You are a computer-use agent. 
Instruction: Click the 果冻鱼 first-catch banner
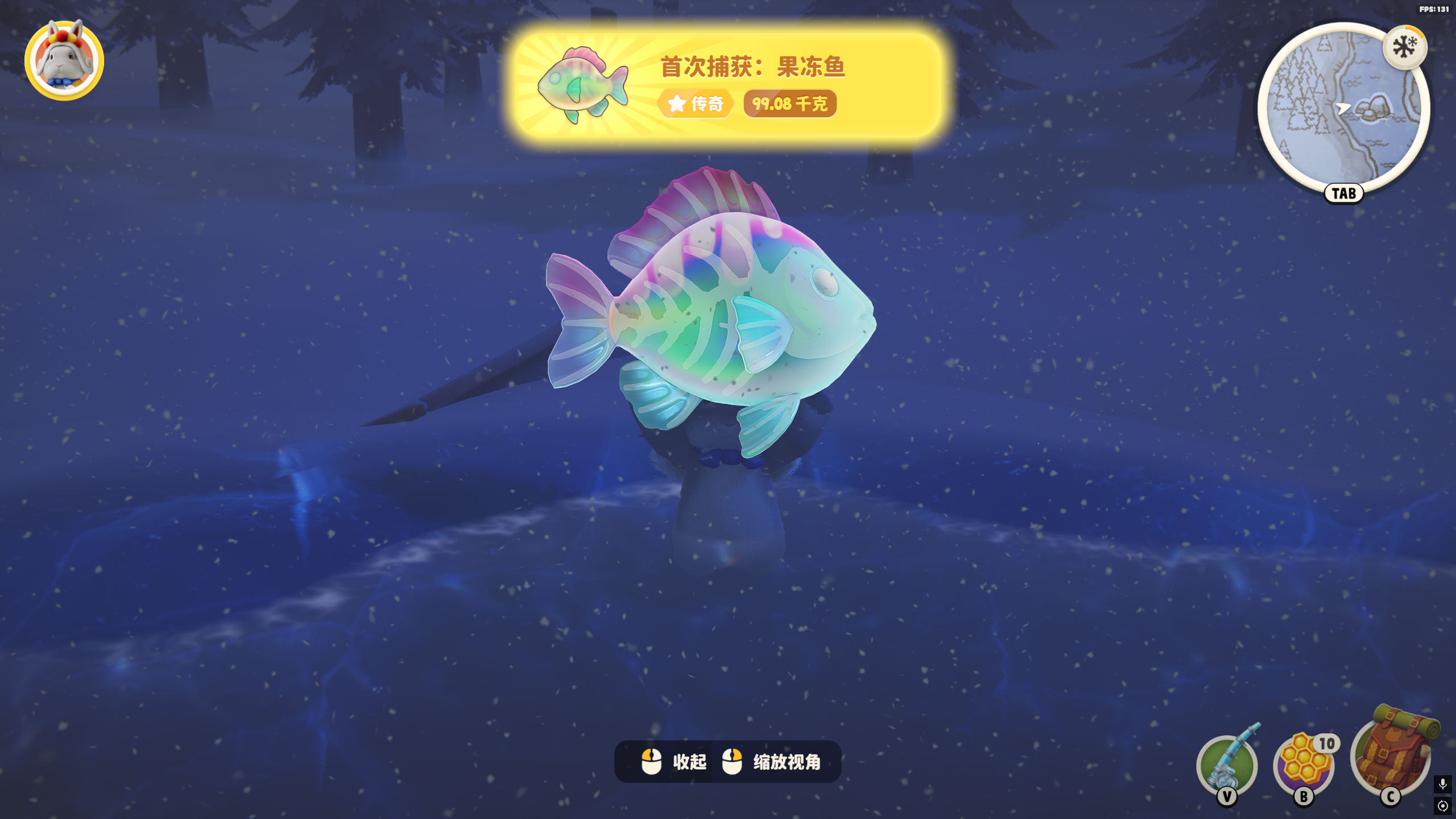(728, 84)
